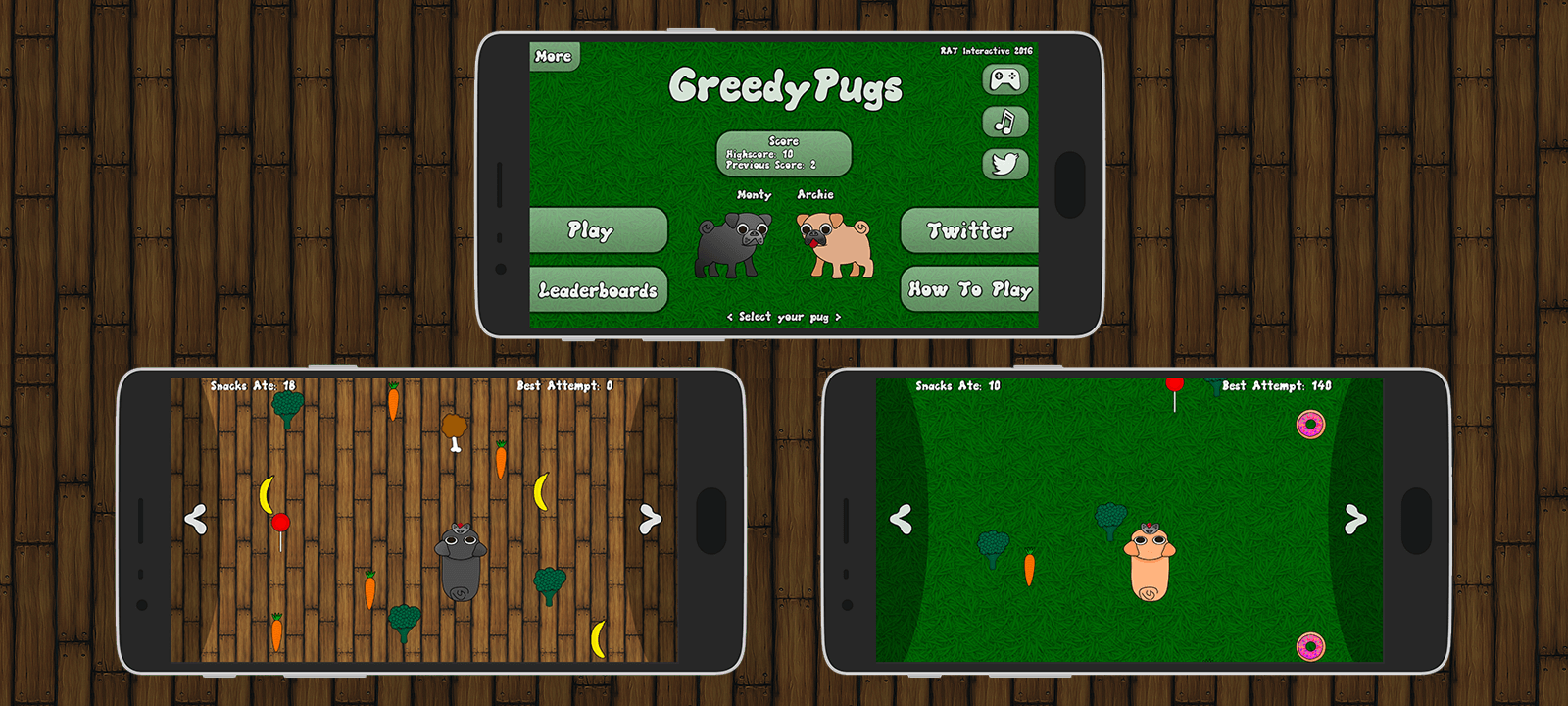Toggle music using the note icon
The image size is (1568, 706).
pyautogui.click(x=1005, y=121)
